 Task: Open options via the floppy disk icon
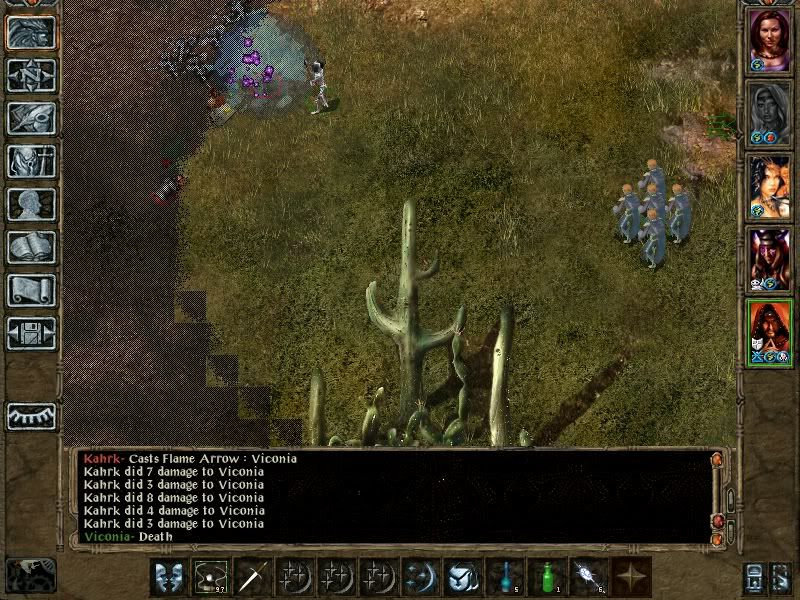point(31,333)
